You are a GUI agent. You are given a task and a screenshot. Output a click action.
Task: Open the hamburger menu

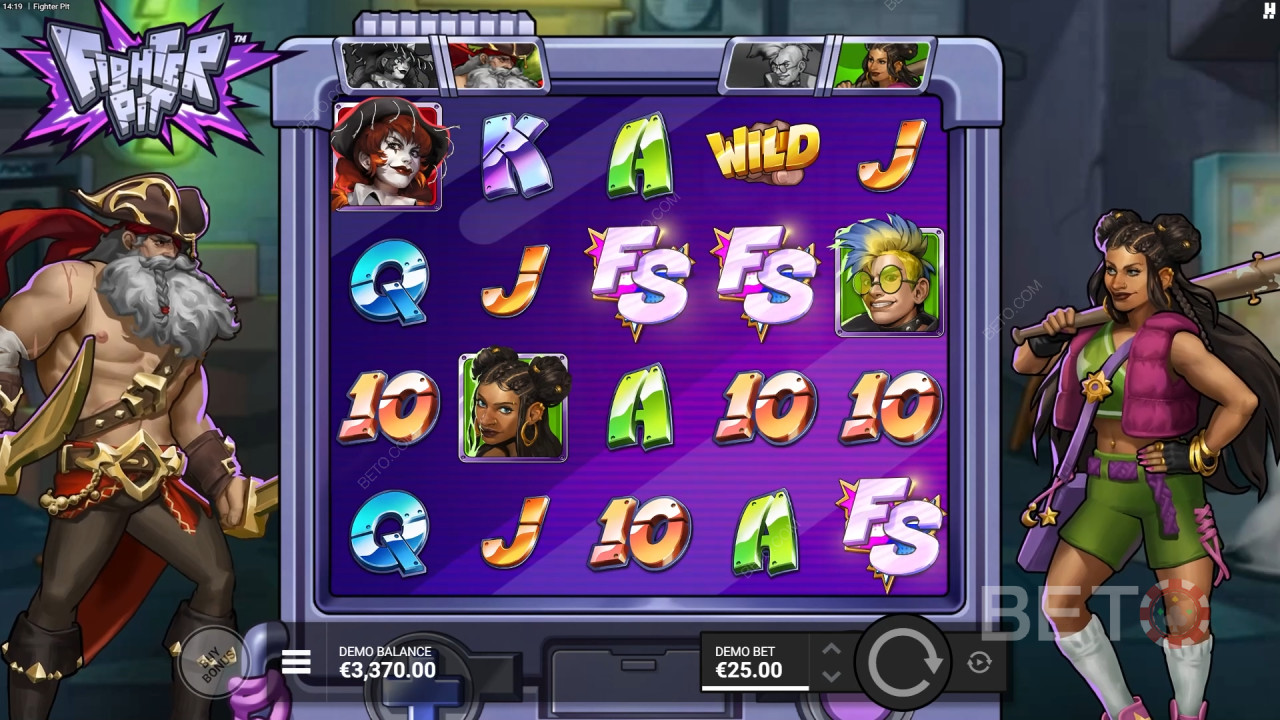(x=296, y=662)
